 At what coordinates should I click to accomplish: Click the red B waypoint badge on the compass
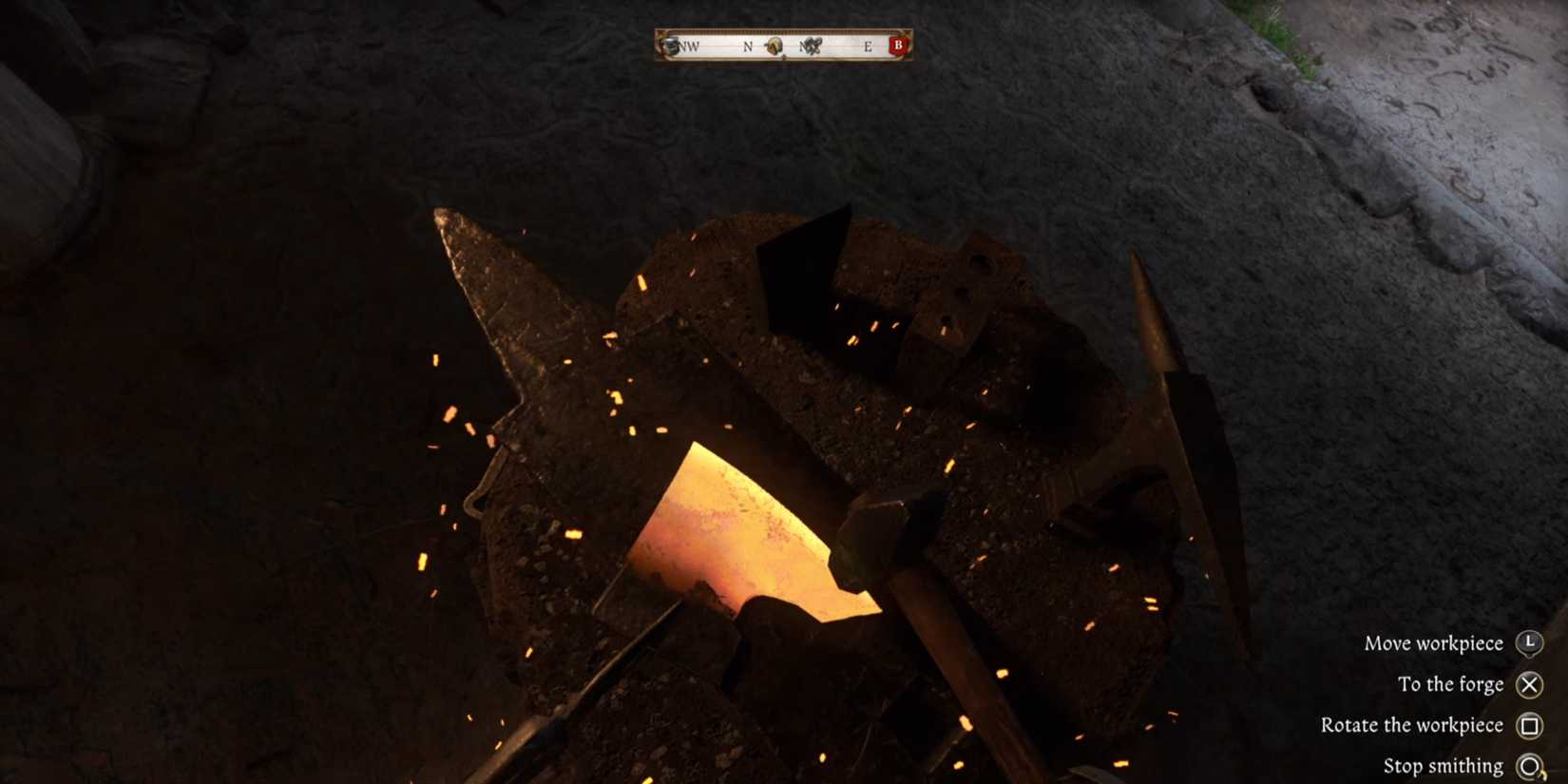(x=899, y=45)
